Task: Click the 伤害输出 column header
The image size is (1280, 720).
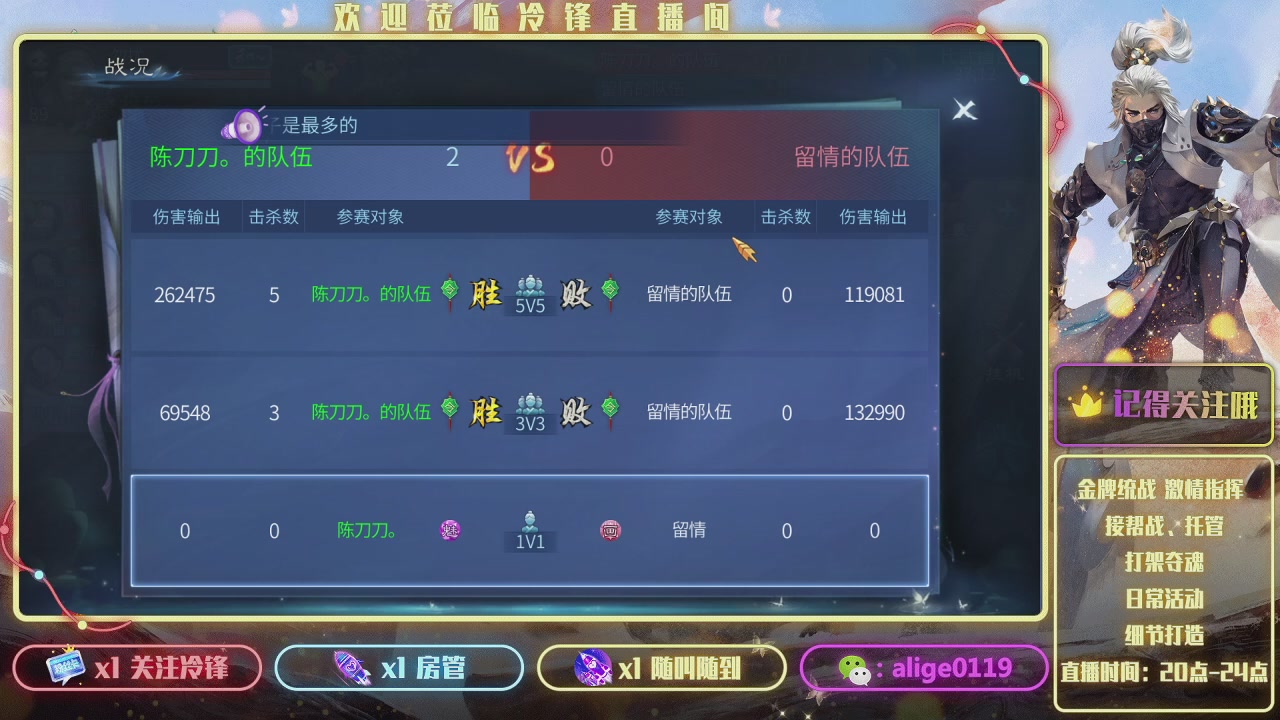Action: click(184, 216)
